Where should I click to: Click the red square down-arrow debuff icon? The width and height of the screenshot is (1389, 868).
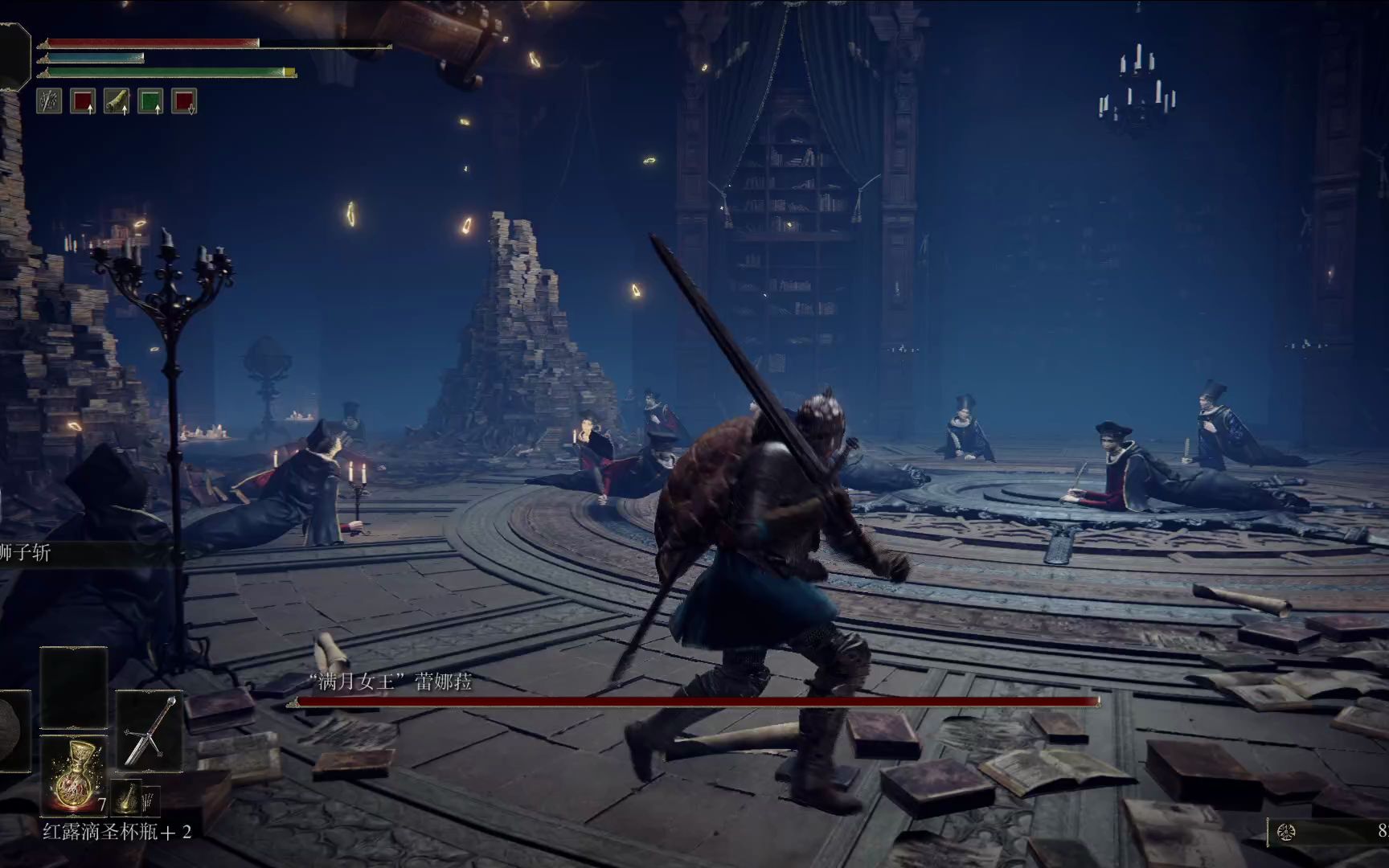click(184, 101)
